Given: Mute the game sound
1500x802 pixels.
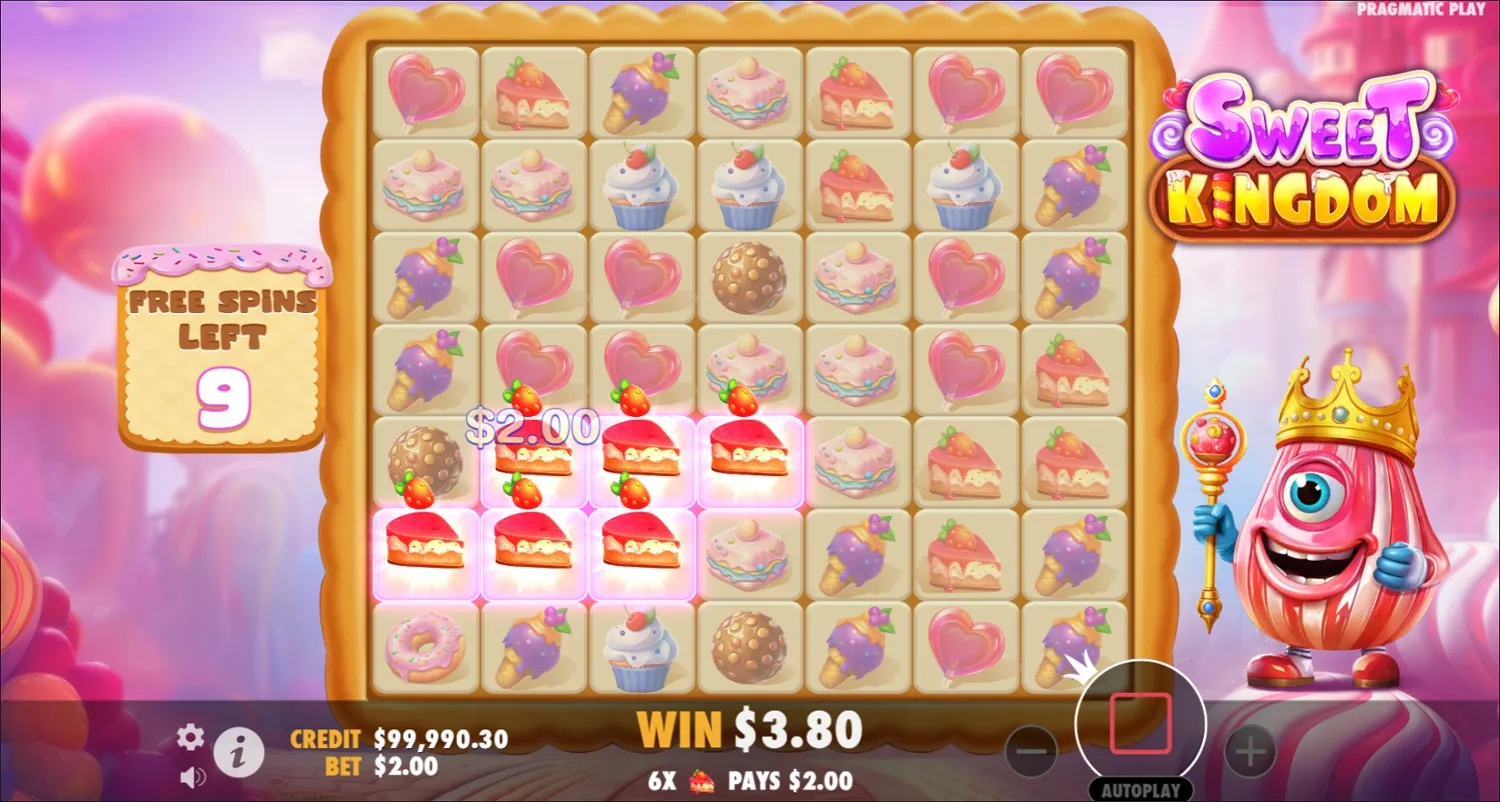Looking at the screenshot, I should (x=190, y=778).
